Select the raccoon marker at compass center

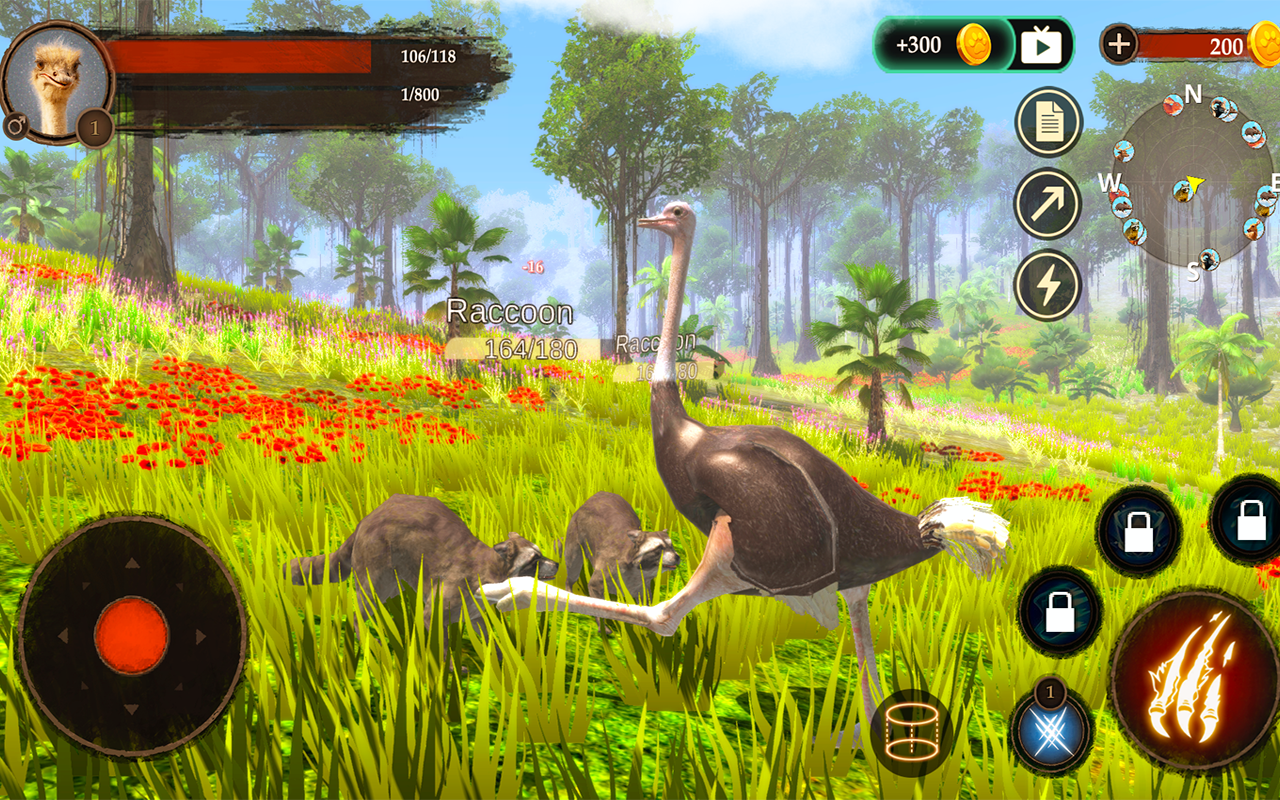coord(1183,192)
